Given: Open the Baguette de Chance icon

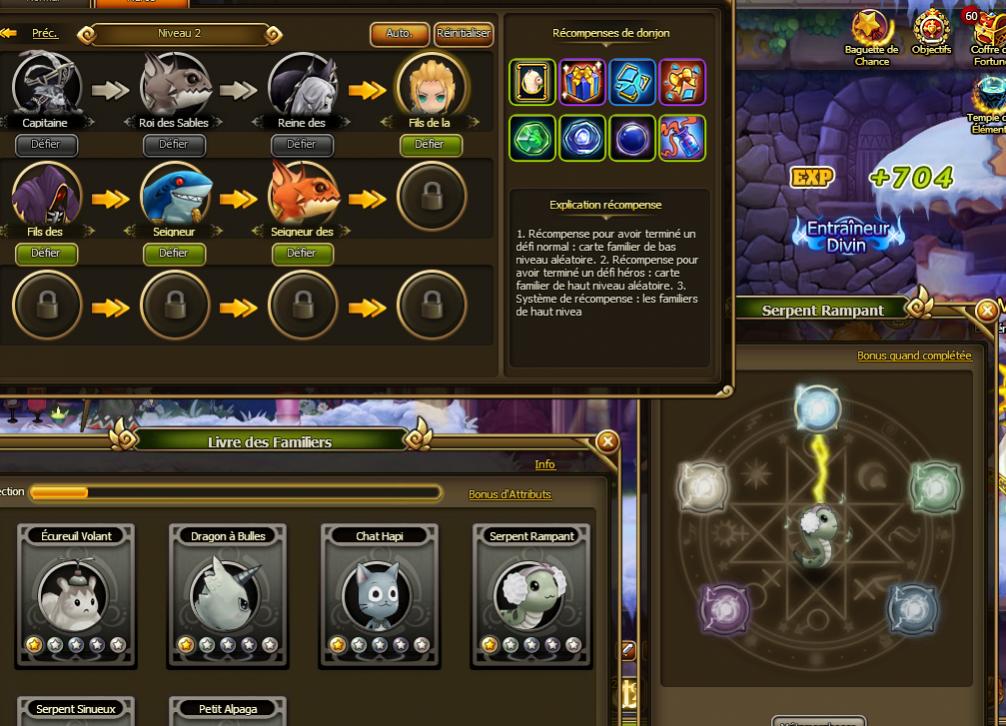Looking at the screenshot, I should point(871,35).
